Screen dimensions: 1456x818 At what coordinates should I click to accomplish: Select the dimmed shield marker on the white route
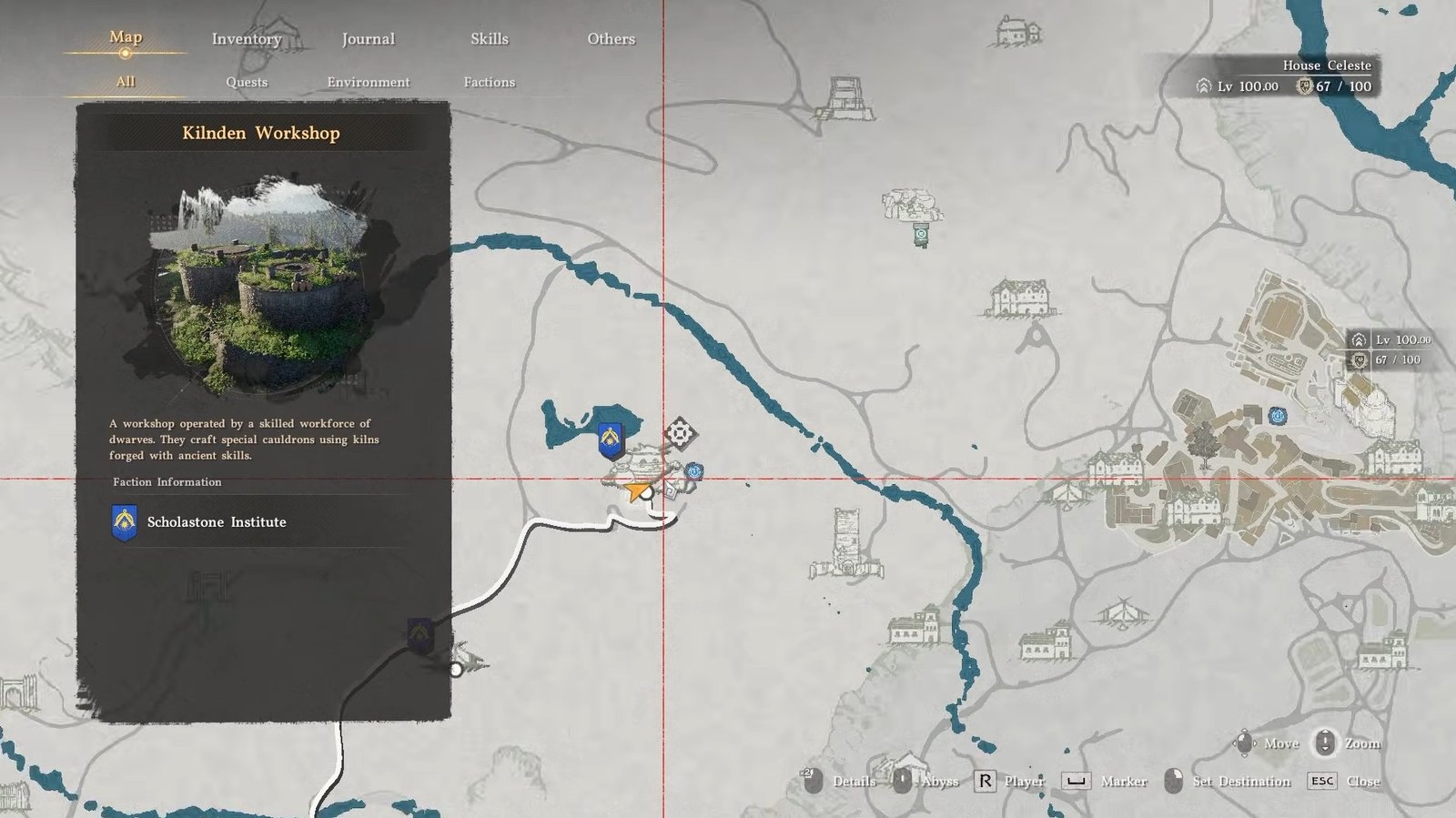pos(420,633)
